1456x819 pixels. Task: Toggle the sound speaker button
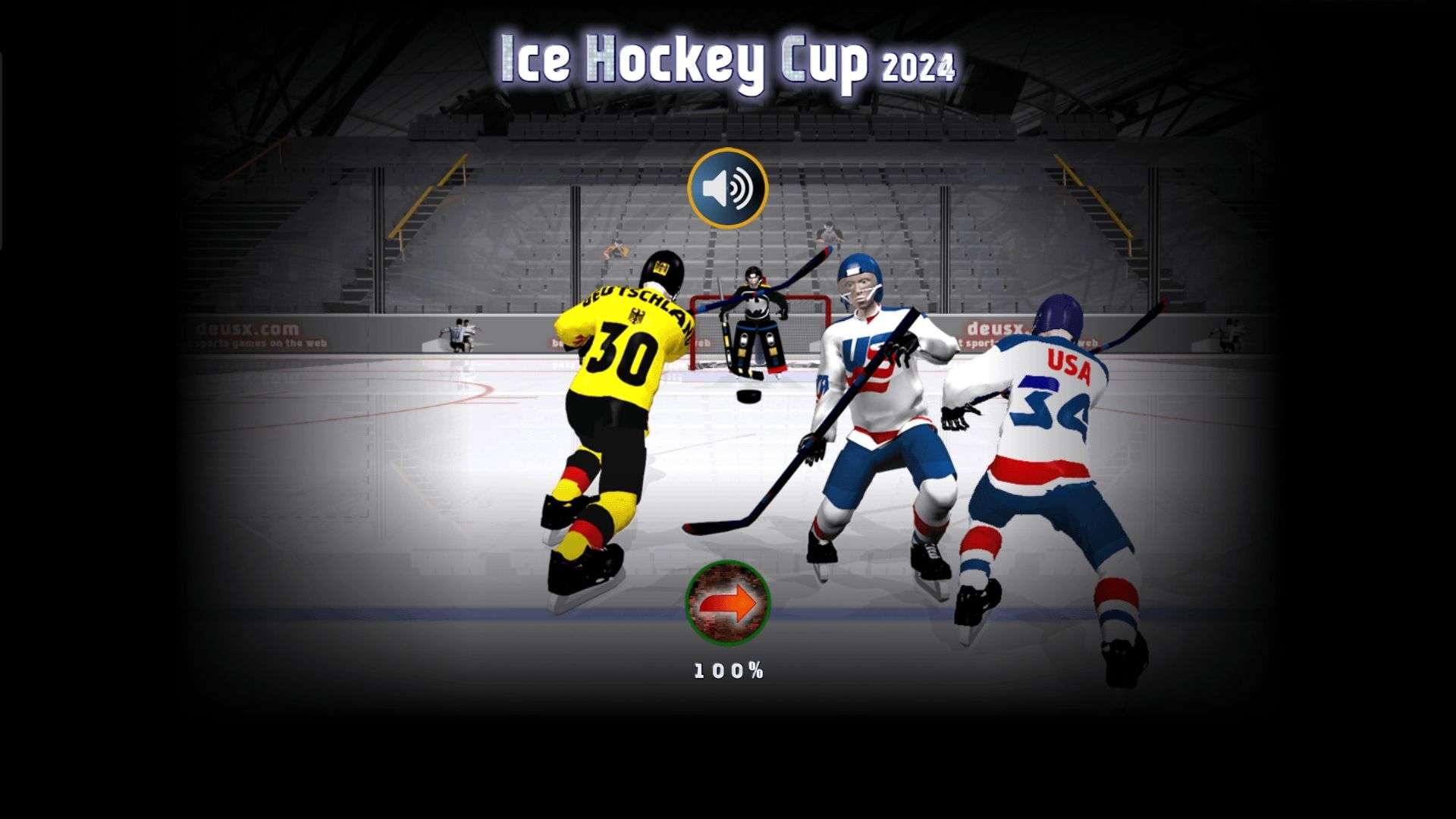(x=727, y=188)
